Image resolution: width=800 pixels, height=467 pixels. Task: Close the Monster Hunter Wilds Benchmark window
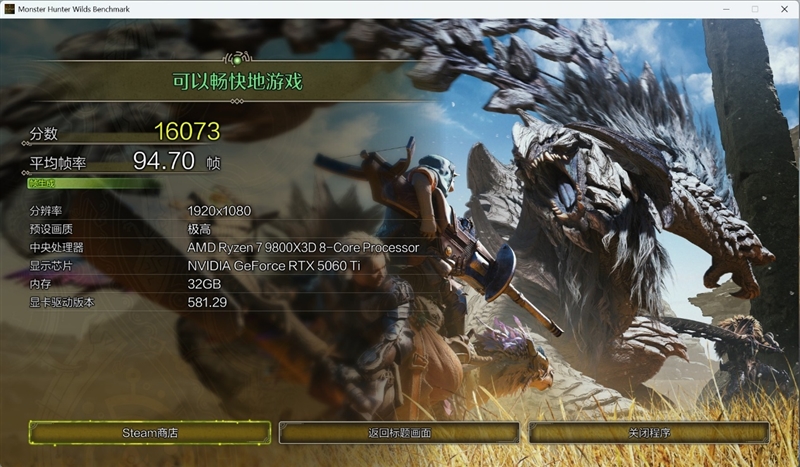783,9
